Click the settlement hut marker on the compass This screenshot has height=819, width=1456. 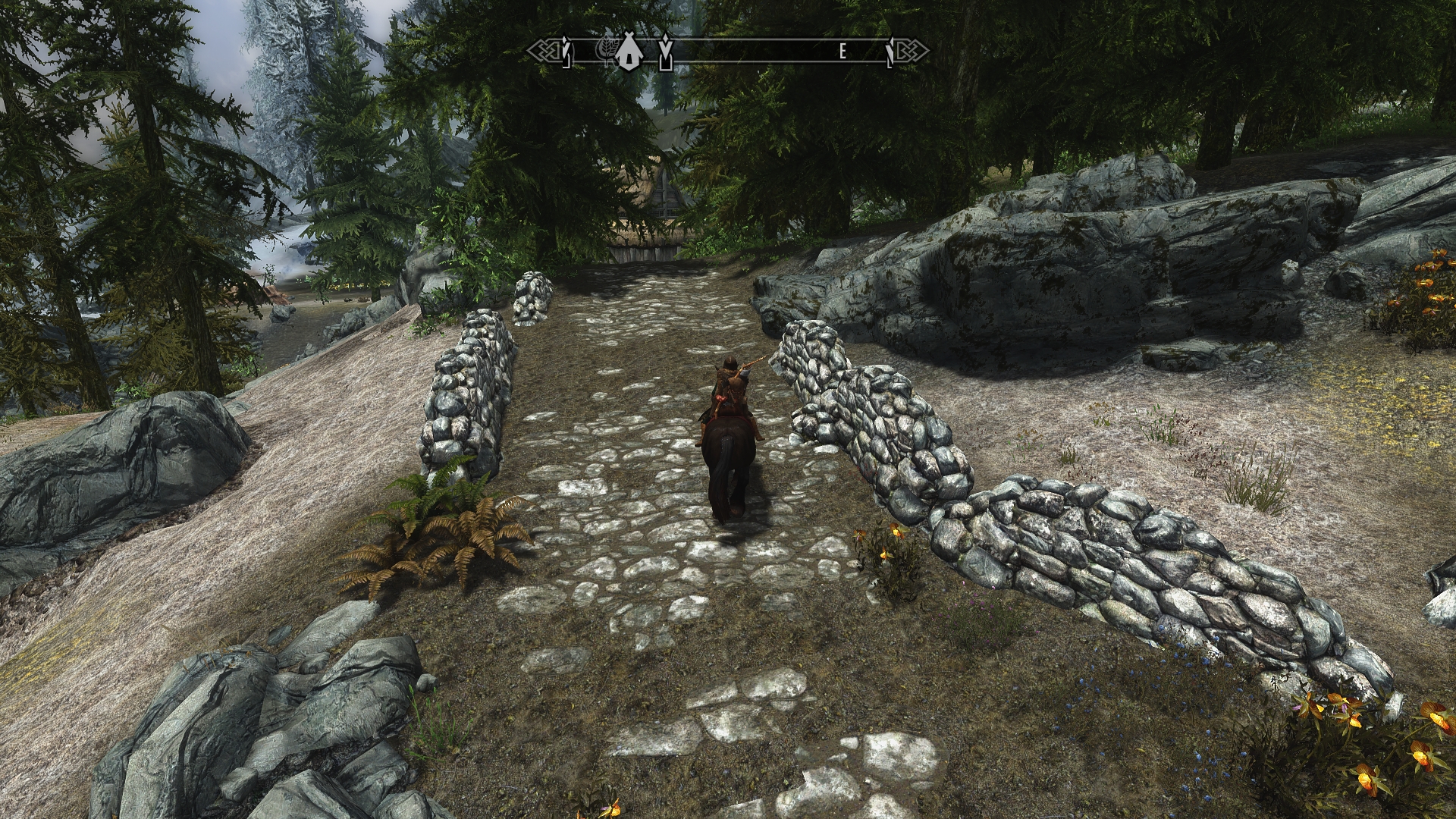click(626, 52)
